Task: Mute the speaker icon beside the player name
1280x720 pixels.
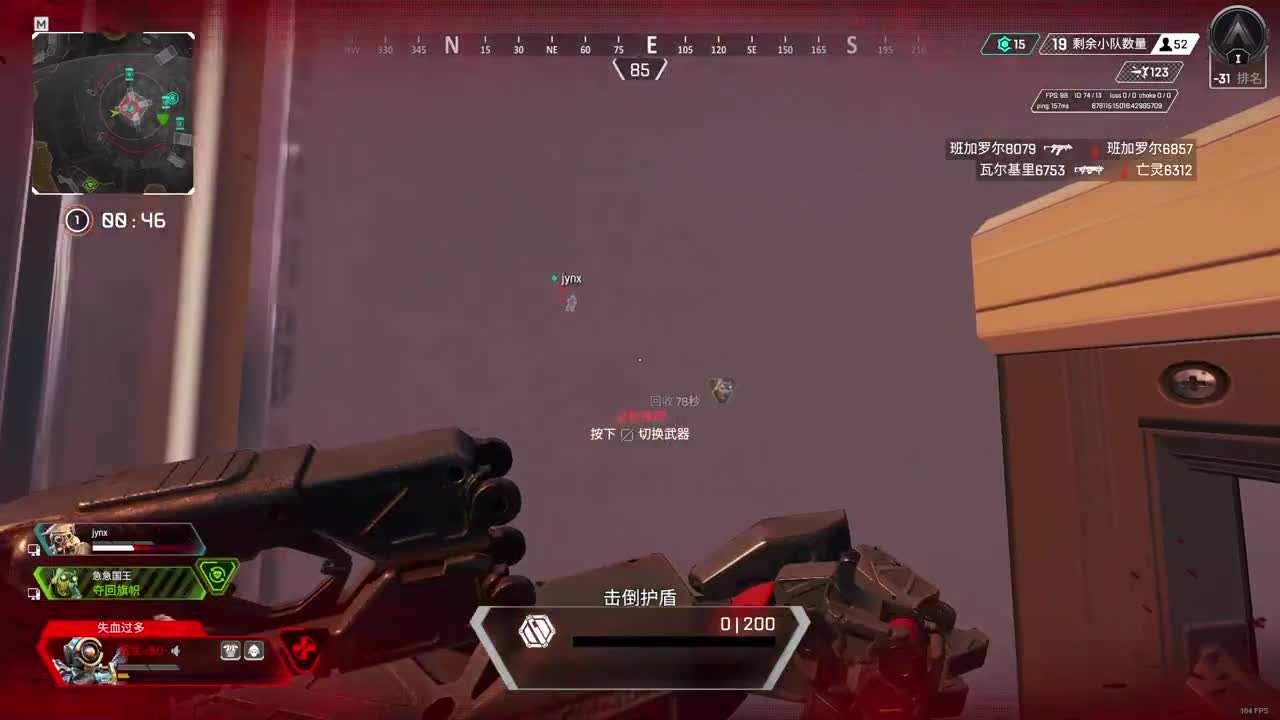Action: [173, 651]
